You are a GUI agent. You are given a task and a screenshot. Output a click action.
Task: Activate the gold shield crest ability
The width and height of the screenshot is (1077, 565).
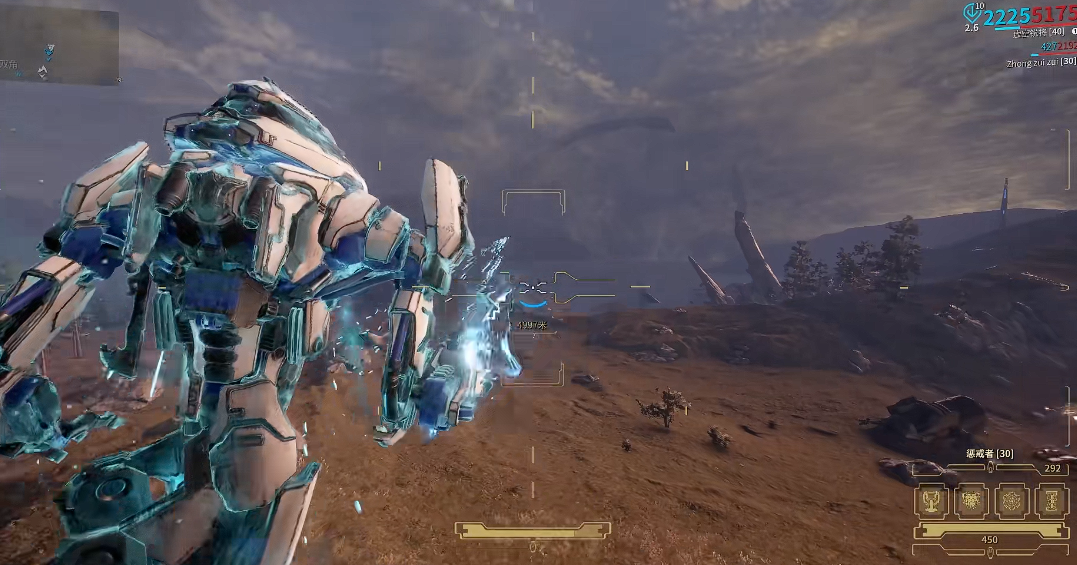click(x=971, y=500)
